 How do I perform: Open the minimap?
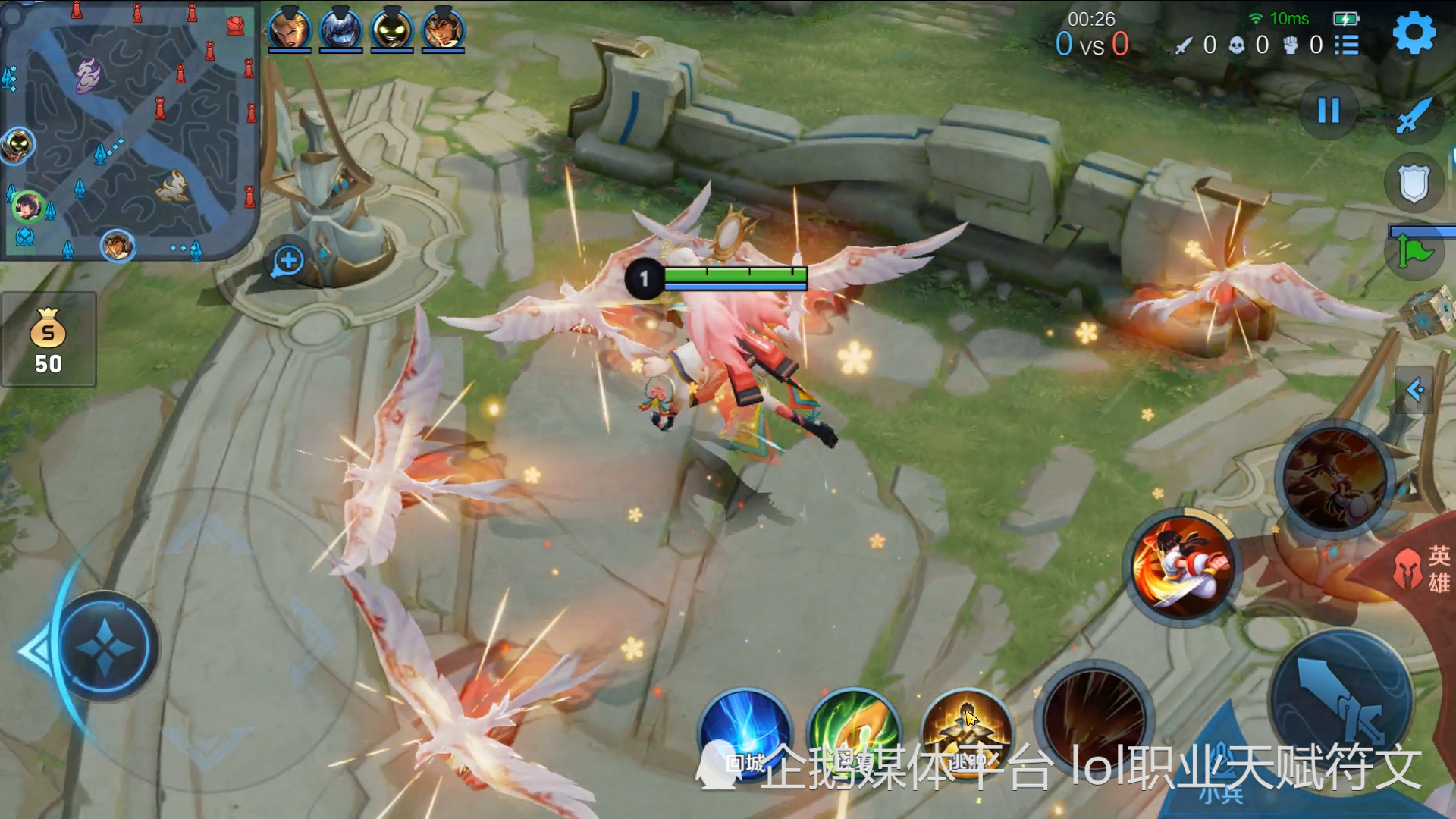[x=129, y=130]
